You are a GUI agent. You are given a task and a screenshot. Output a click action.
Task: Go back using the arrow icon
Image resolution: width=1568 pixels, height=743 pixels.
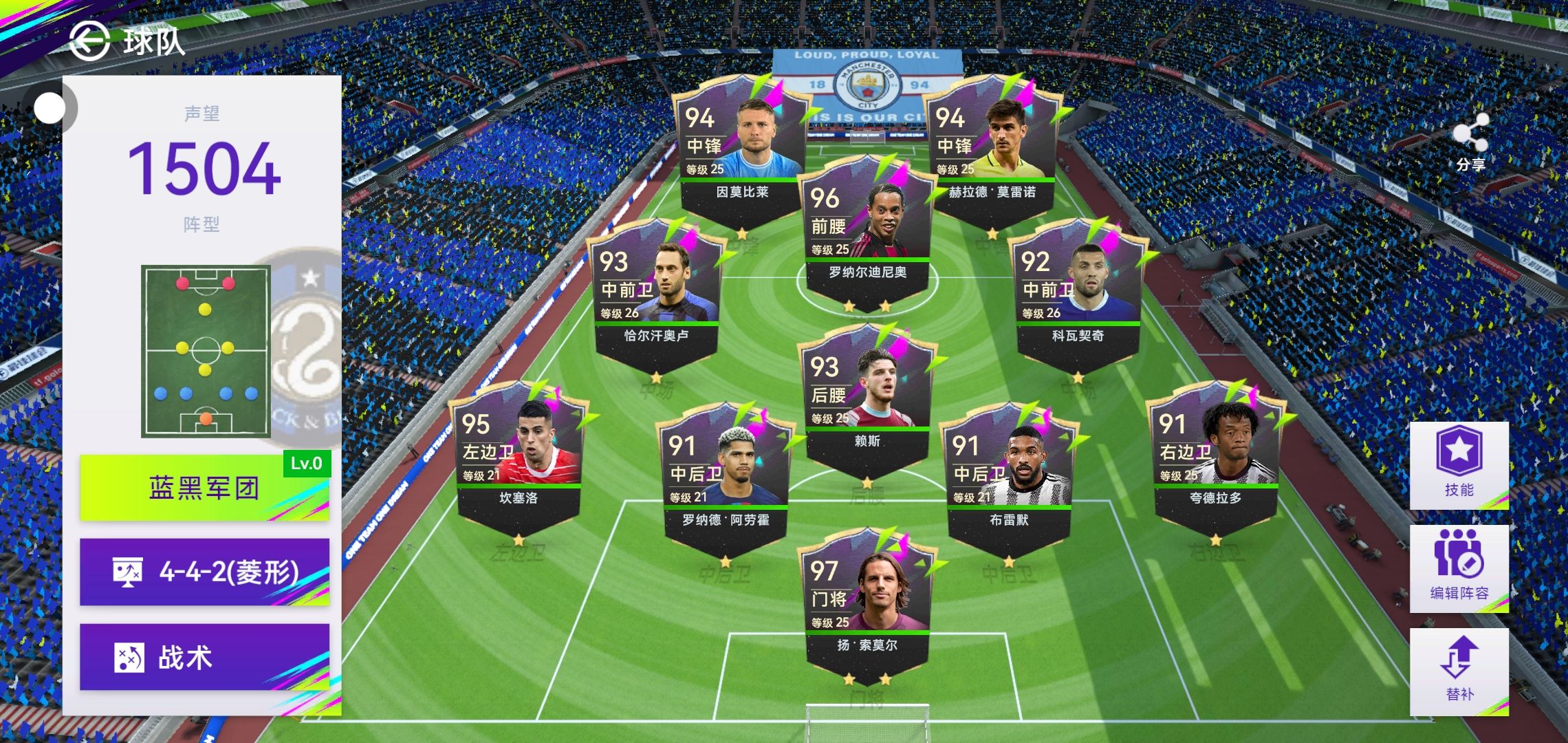pyautogui.click(x=89, y=41)
